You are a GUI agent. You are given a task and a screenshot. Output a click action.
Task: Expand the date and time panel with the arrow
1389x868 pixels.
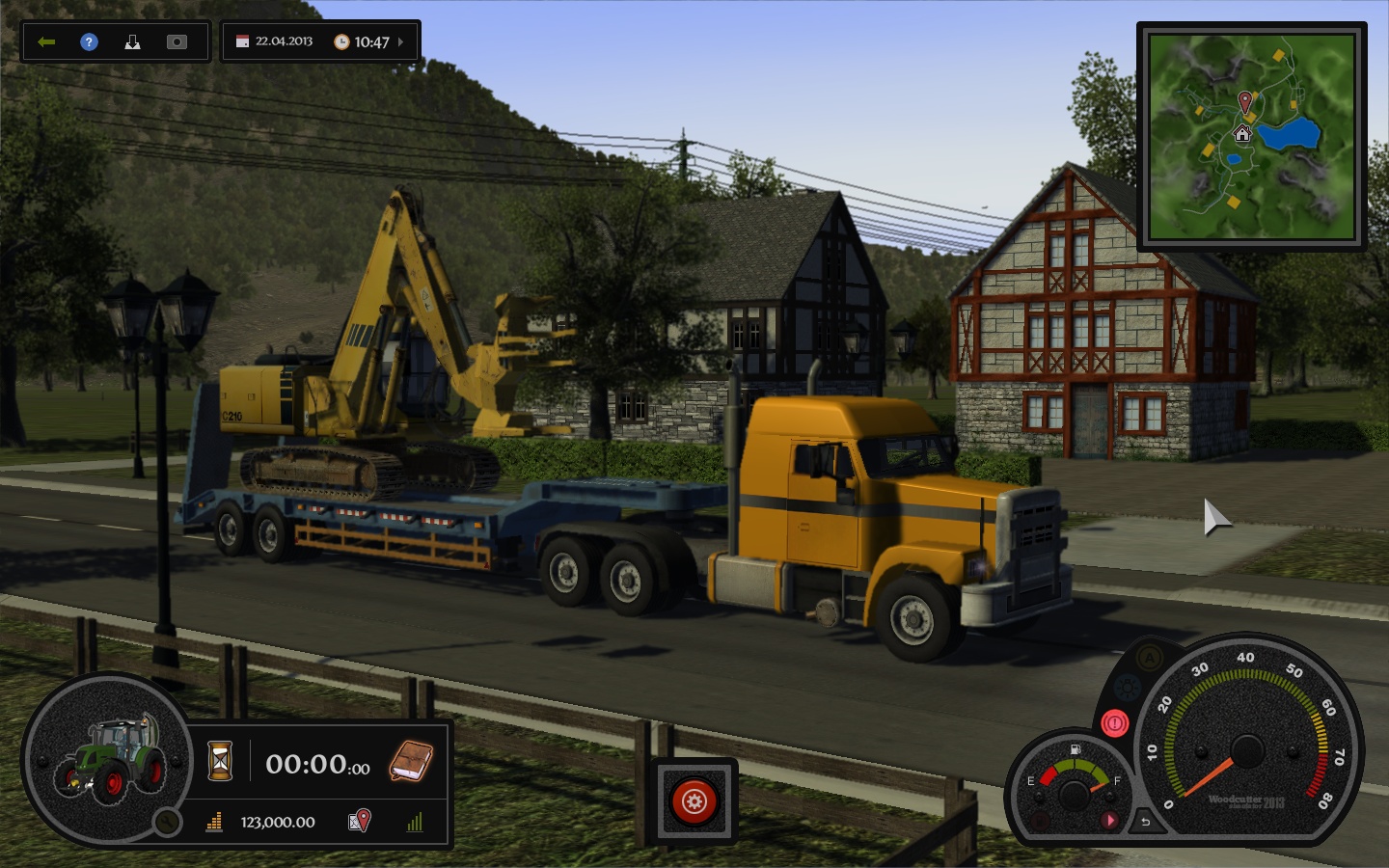point(404,41)
